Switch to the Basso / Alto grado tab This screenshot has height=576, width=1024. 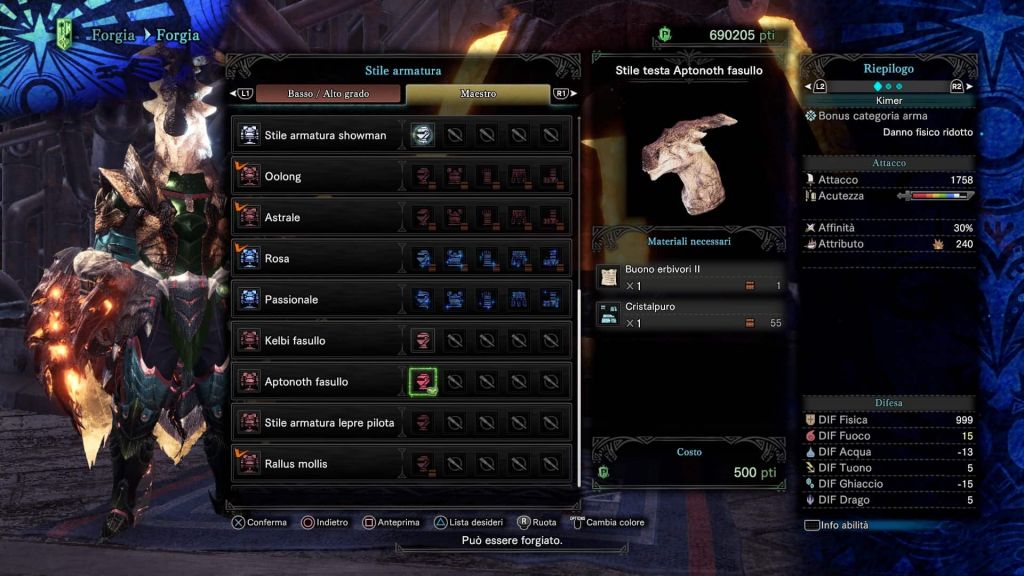pyautogui.click(x=327, y=93)
